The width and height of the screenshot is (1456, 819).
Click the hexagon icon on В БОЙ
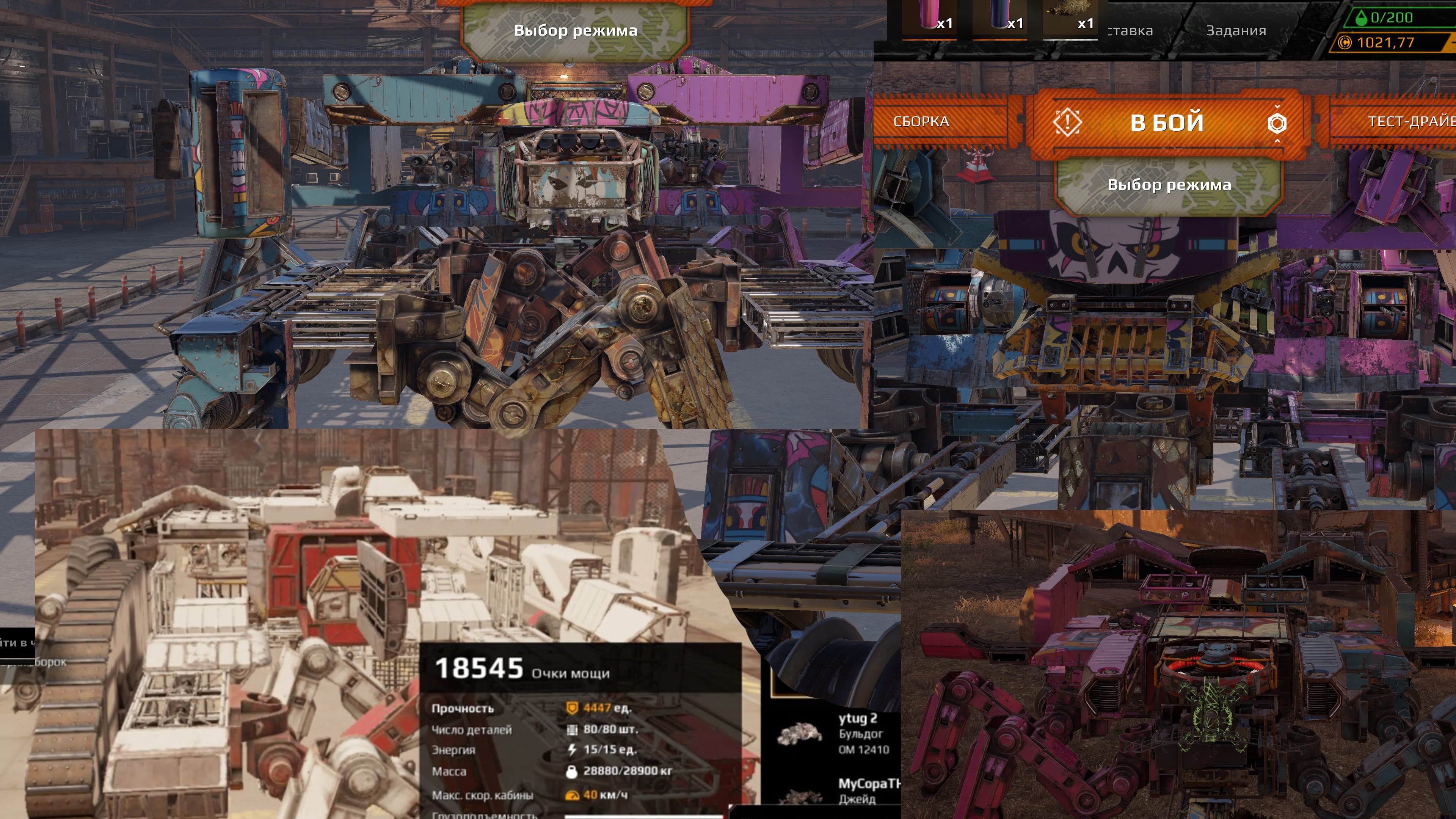1277,122
